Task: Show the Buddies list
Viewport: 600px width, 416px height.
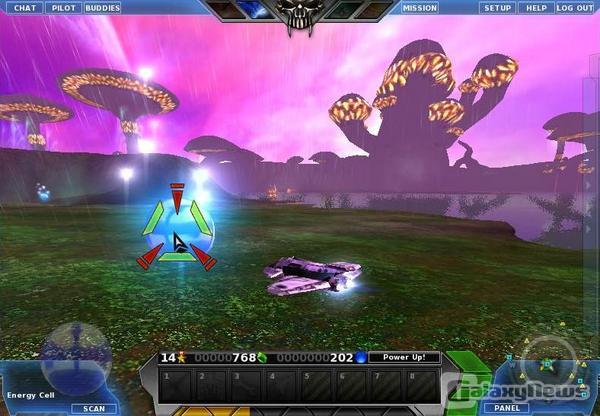Action: (x=102, y=8)
